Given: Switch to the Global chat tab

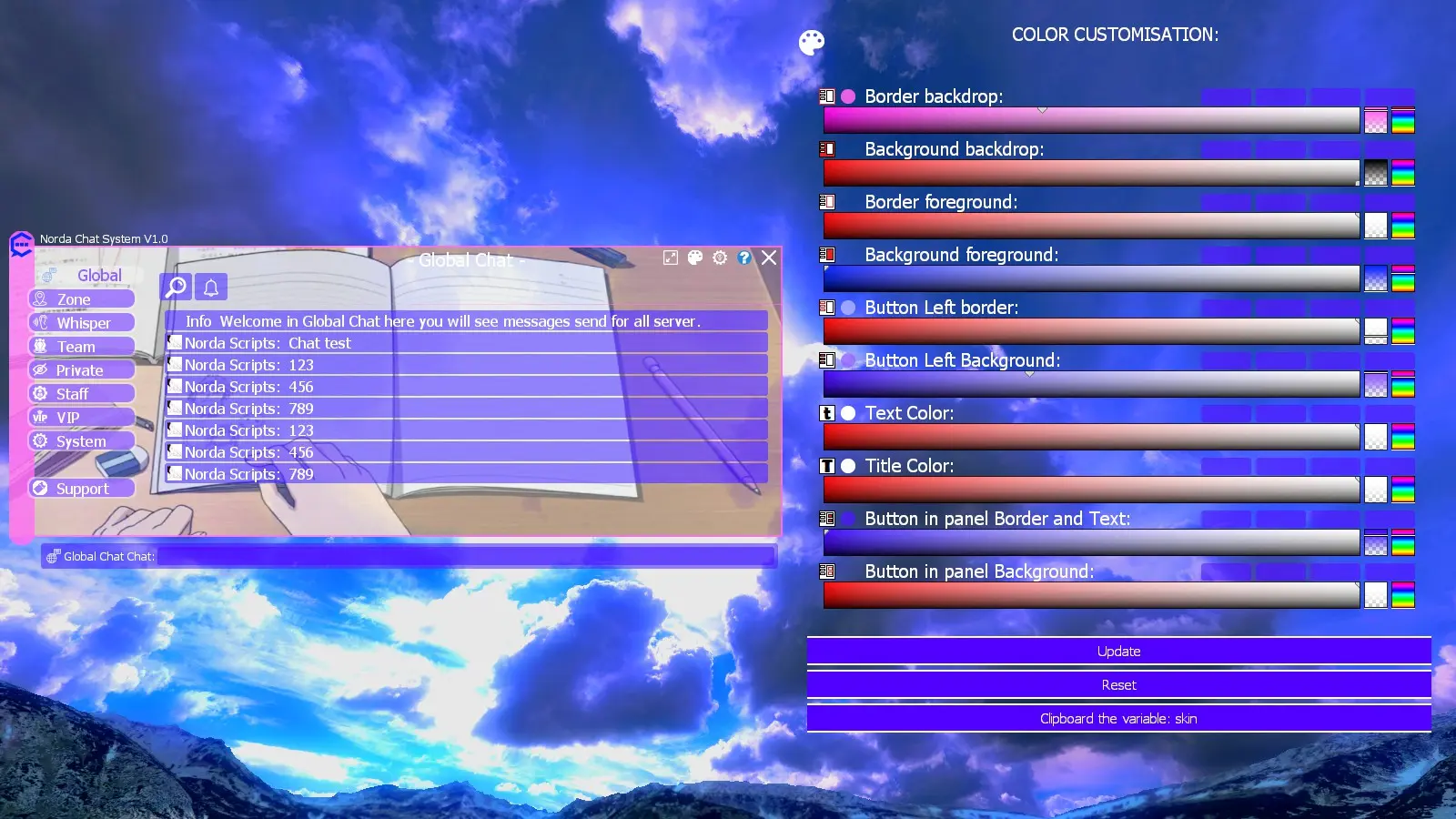Looking at the screenshot, I should (x=98, y=275).
